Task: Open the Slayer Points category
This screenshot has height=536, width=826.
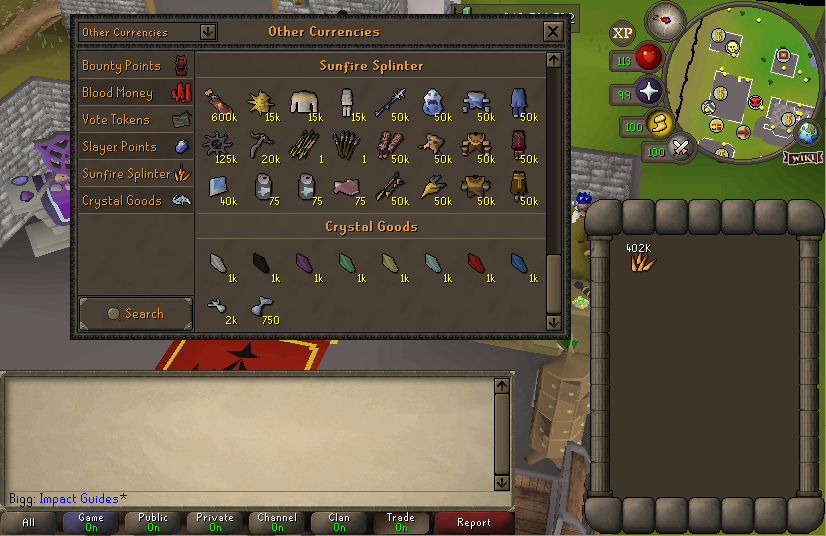Action: click(135, 147)
